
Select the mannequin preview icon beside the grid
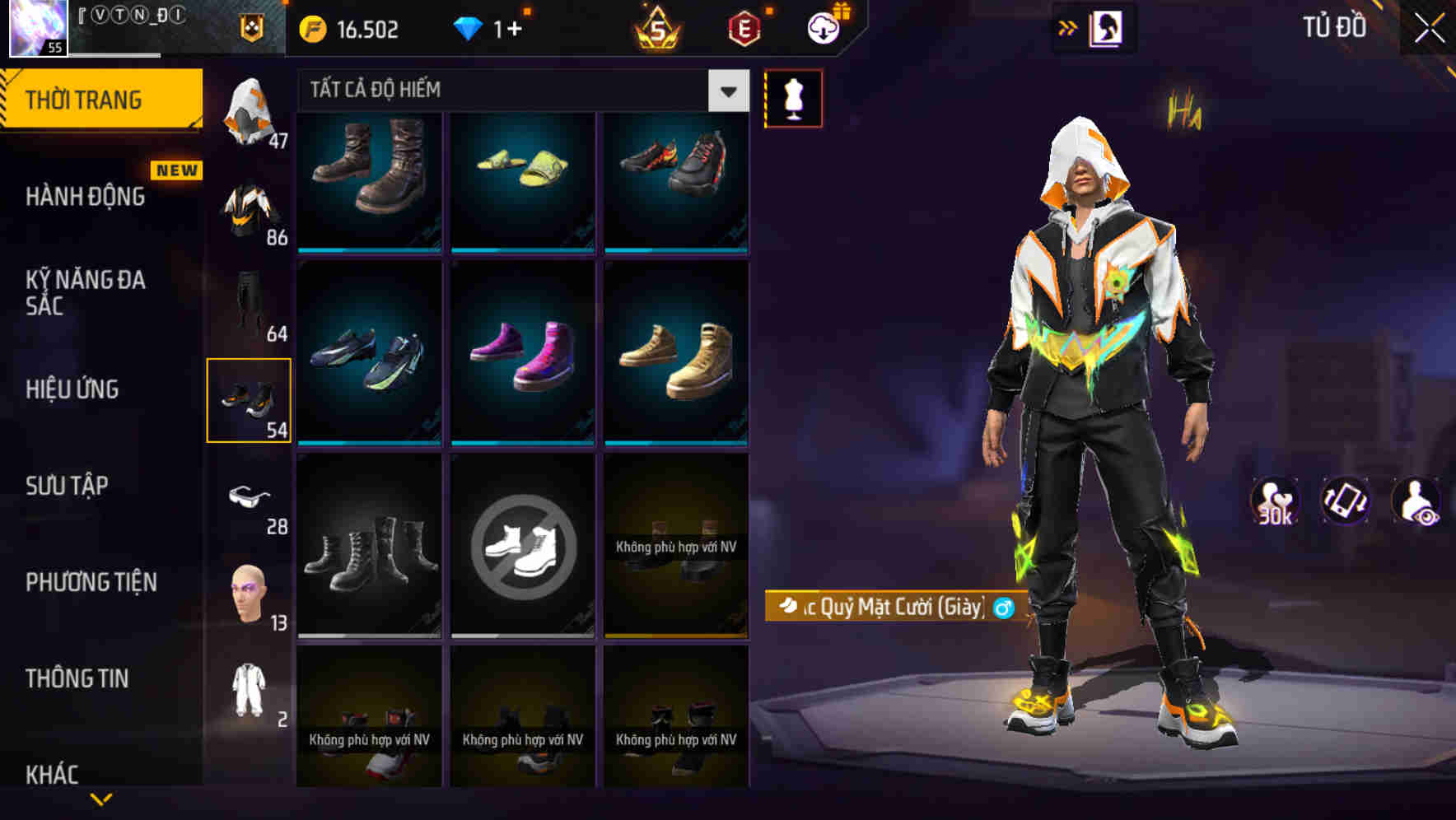[x=793, y=97]
